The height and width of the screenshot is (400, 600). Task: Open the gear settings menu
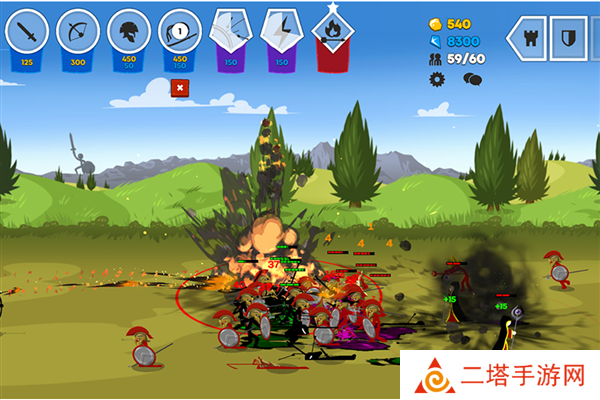point(436,78)
